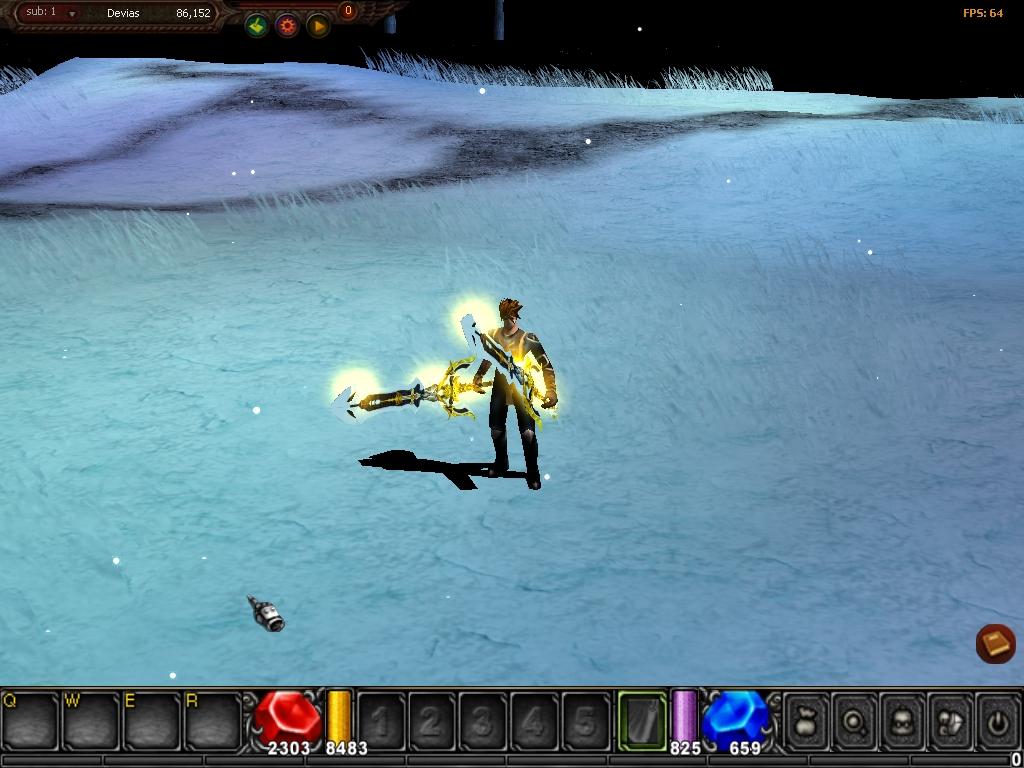Select the R hotkey slot
This screenshot has width=1024, height=768.
(213, 719)
